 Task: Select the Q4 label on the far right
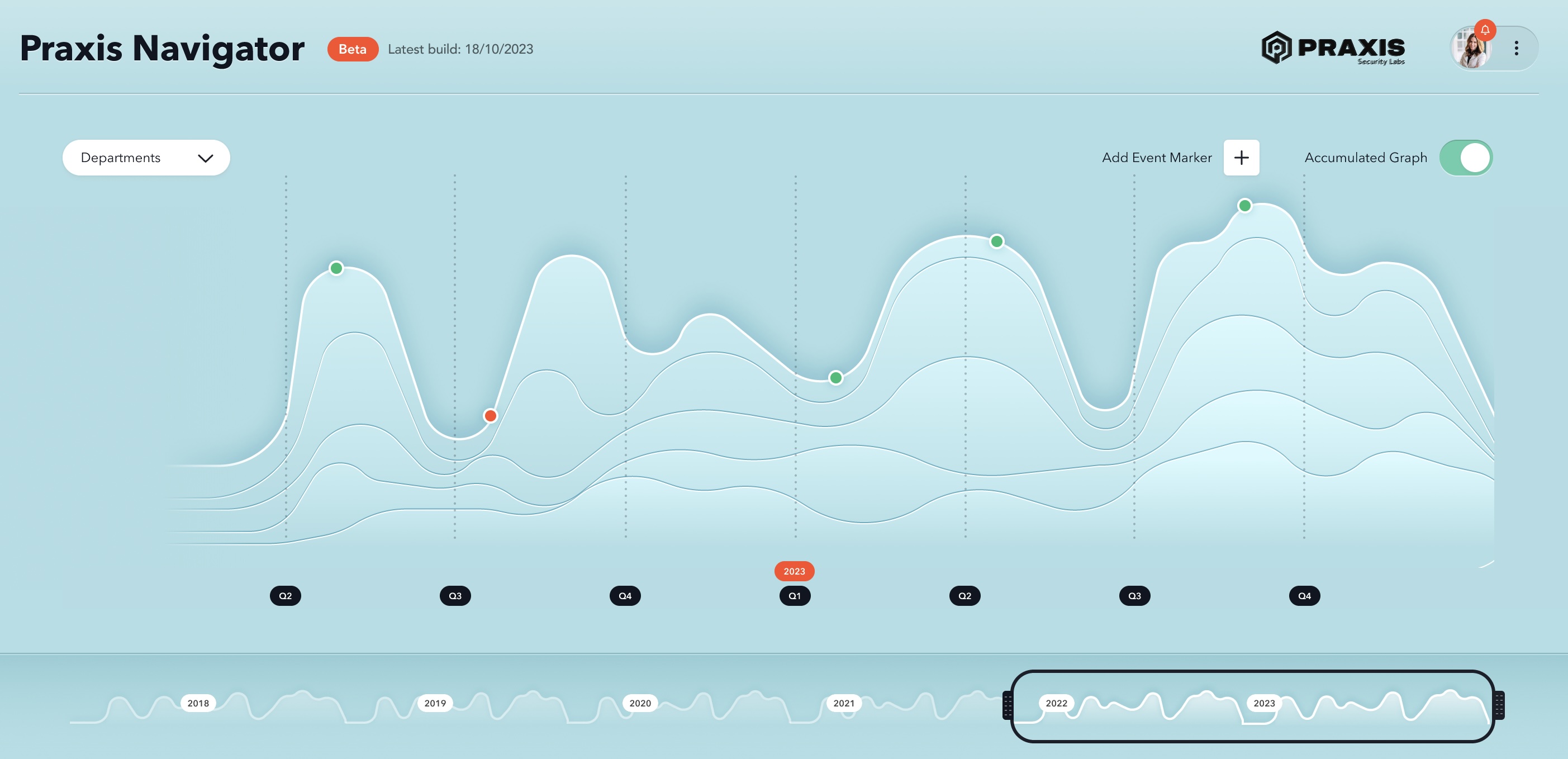(x=1303, y=596)
